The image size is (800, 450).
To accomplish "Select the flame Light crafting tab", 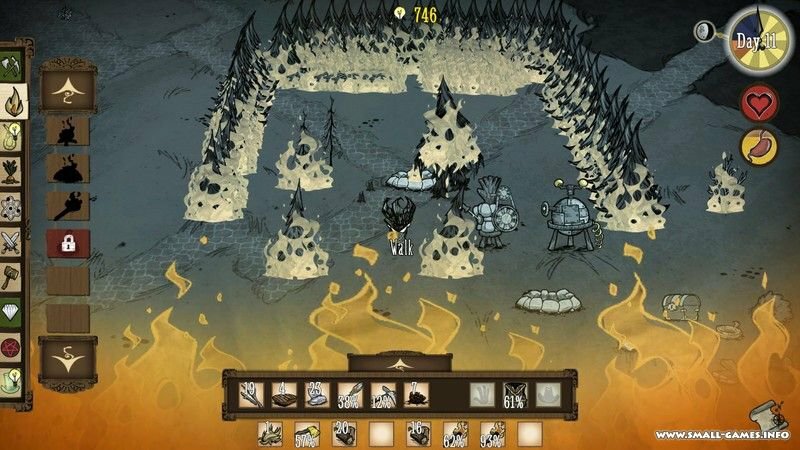I will 14,101.
